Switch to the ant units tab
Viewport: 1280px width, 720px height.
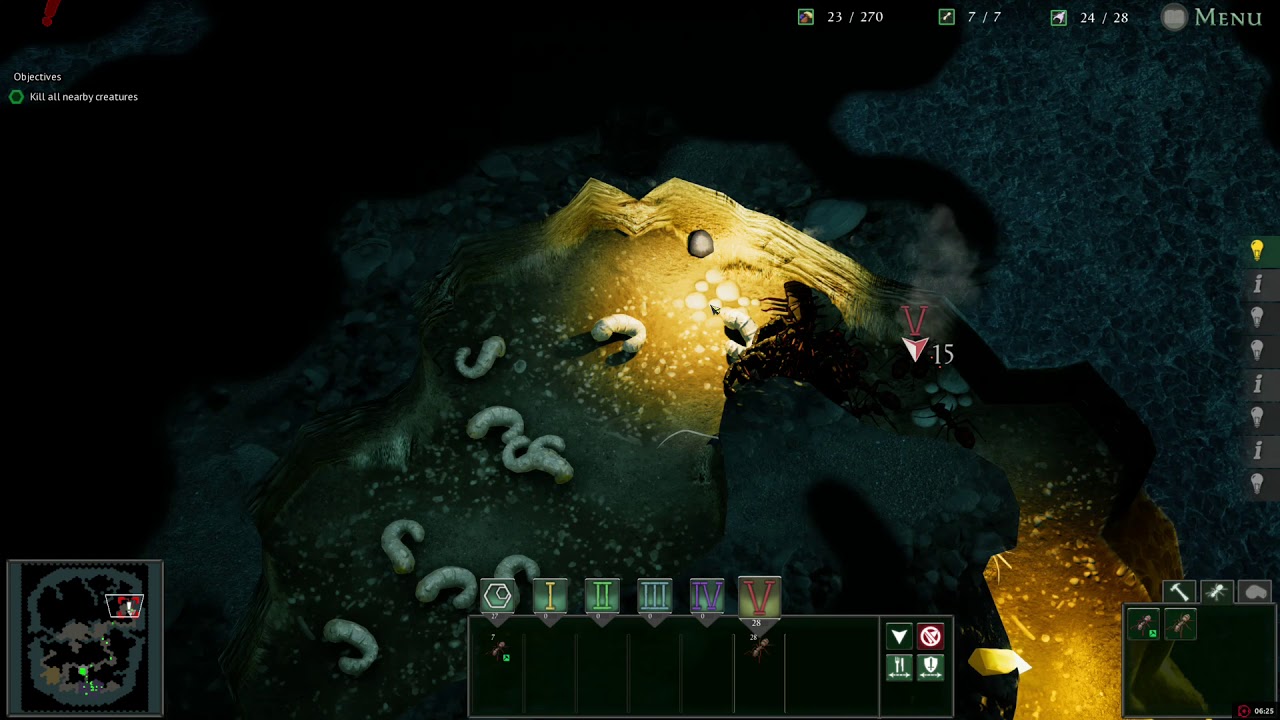tap(1217, 593)
